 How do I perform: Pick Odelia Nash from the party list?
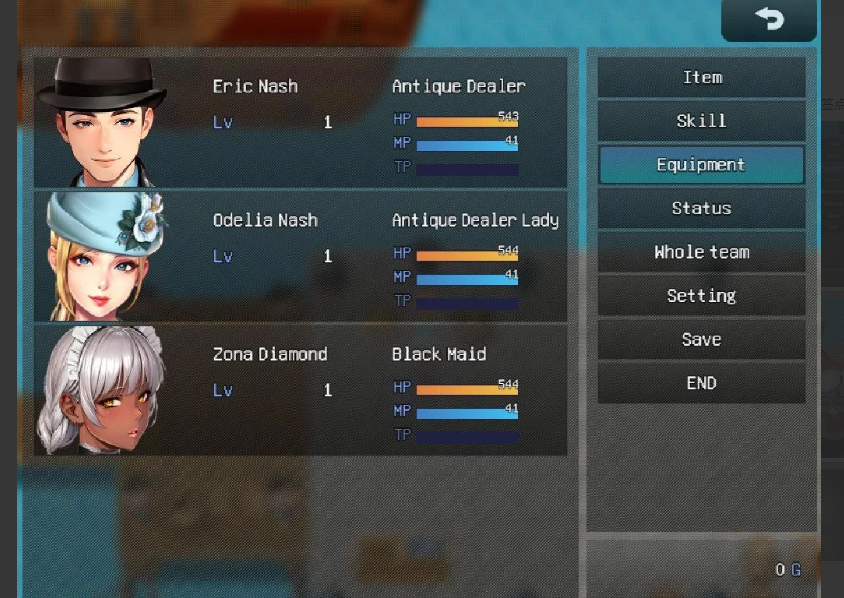pos(300,256)
